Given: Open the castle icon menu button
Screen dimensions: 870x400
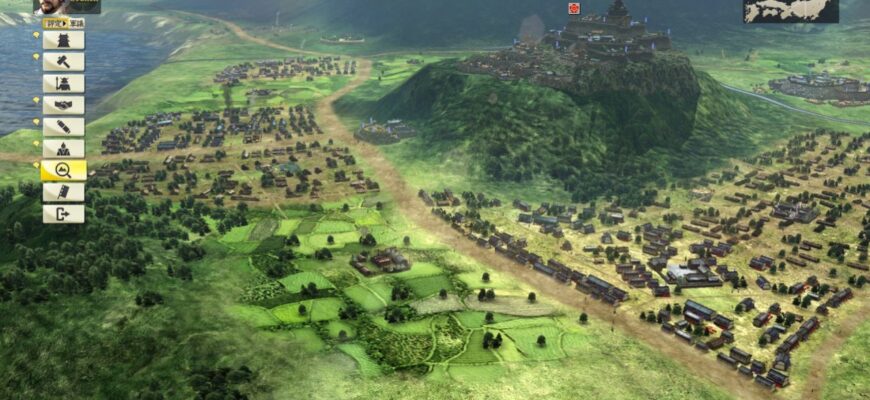Looking at the screenshot, I should tap(63, 40).
